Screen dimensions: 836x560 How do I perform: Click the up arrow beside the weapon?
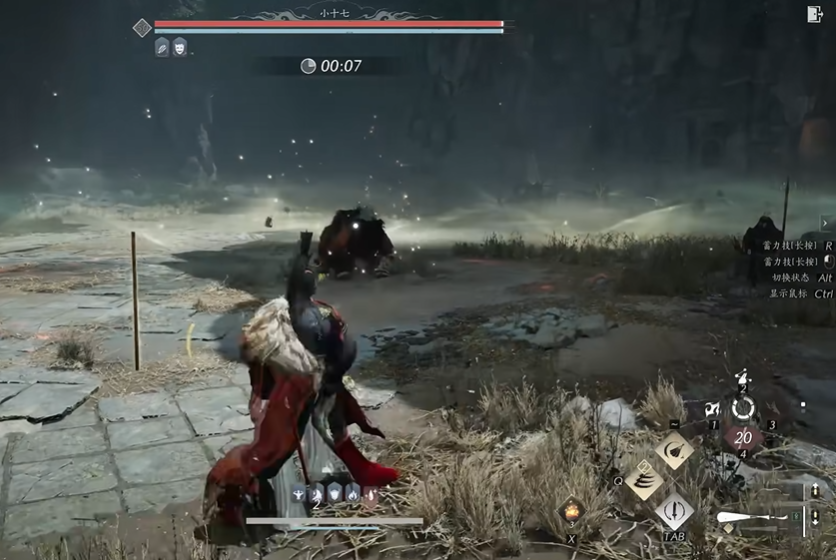[x=815, y=491]
